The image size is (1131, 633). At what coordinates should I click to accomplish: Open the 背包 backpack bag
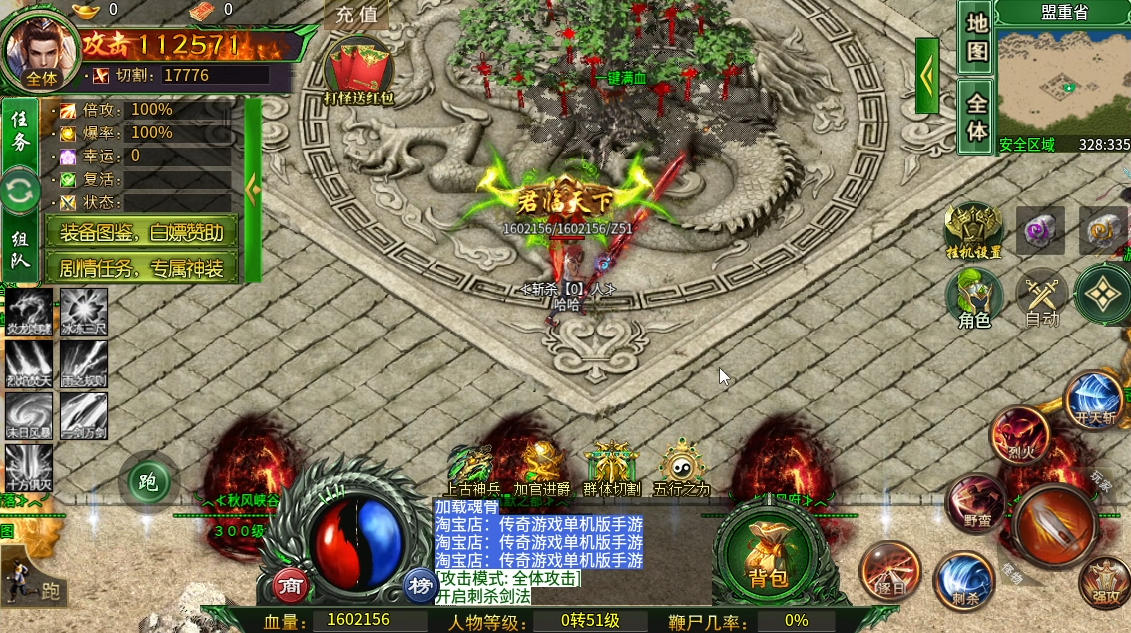tap(768, 556)
